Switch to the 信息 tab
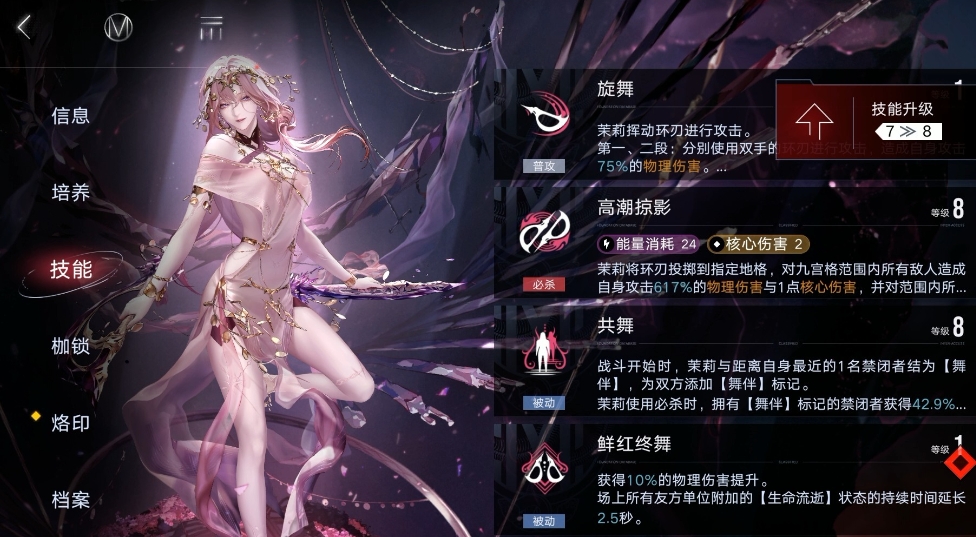This screenshot has width=976, height=537. [x=71, y=116]
